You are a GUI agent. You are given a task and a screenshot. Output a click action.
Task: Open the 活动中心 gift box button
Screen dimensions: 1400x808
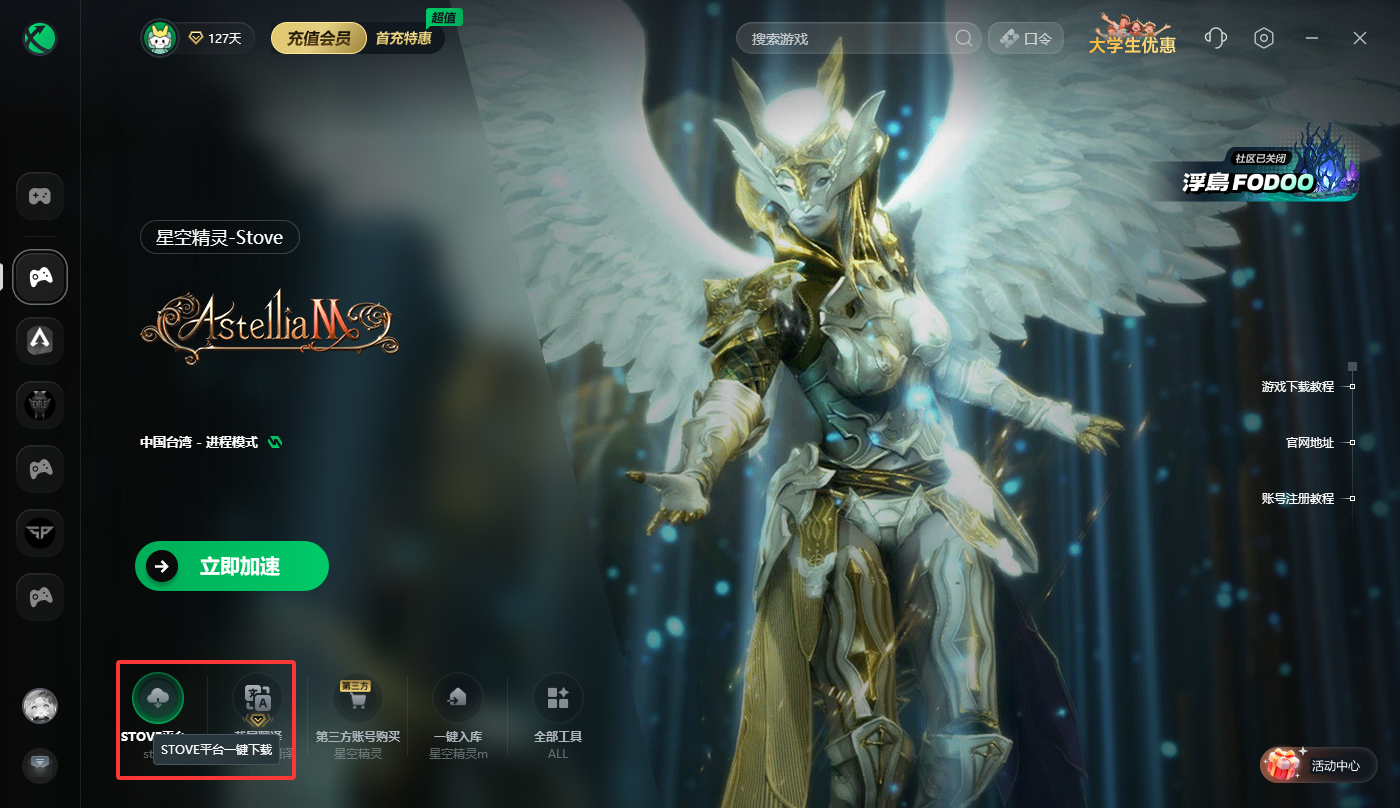coord(1319,766)
